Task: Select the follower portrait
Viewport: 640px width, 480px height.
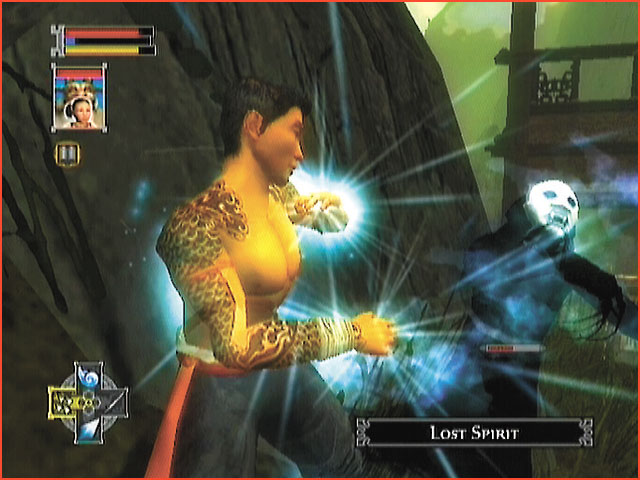Action: (x=78, y=97)
